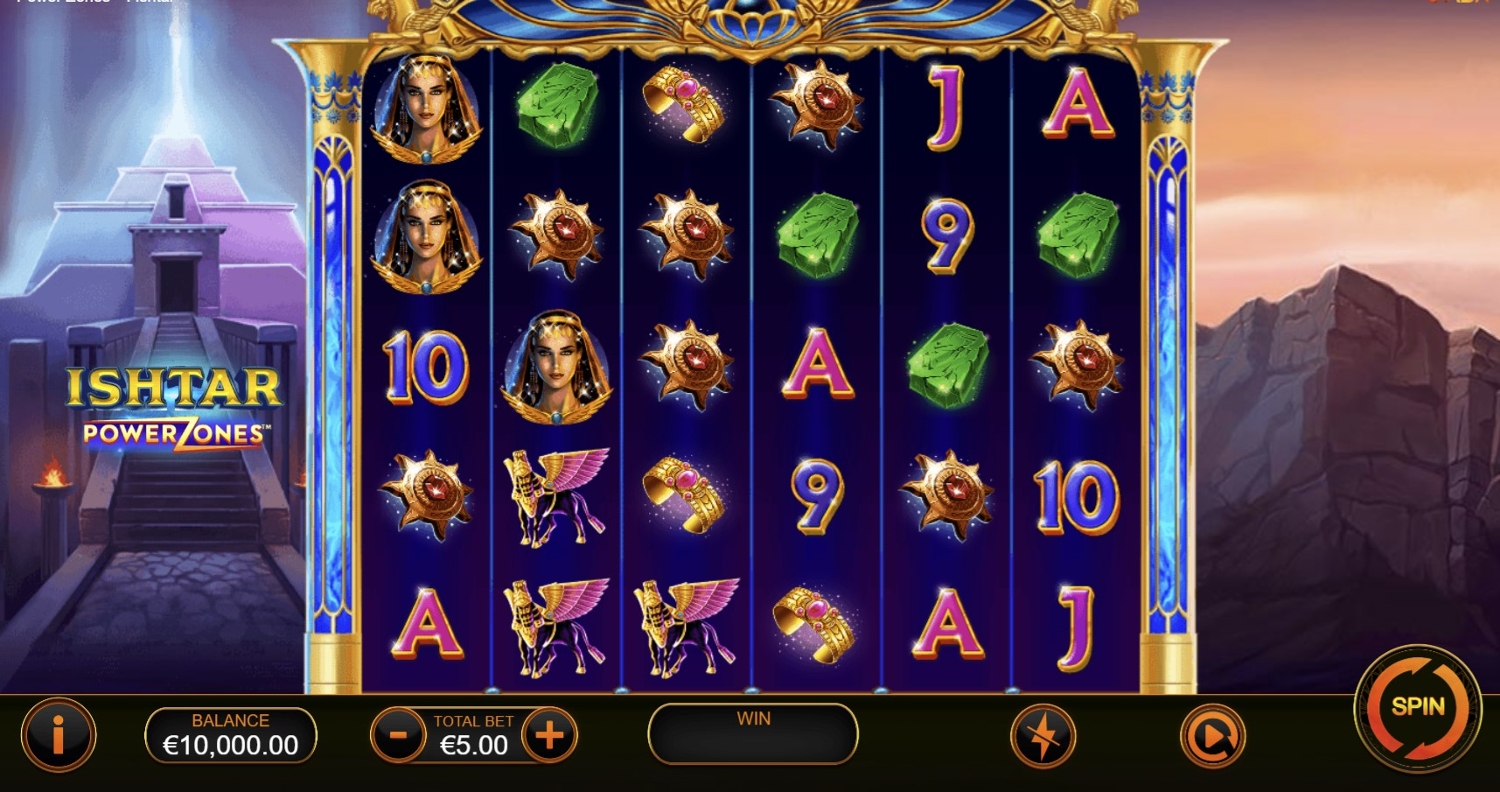Open the autoplay settings icon

[1211, 734]
